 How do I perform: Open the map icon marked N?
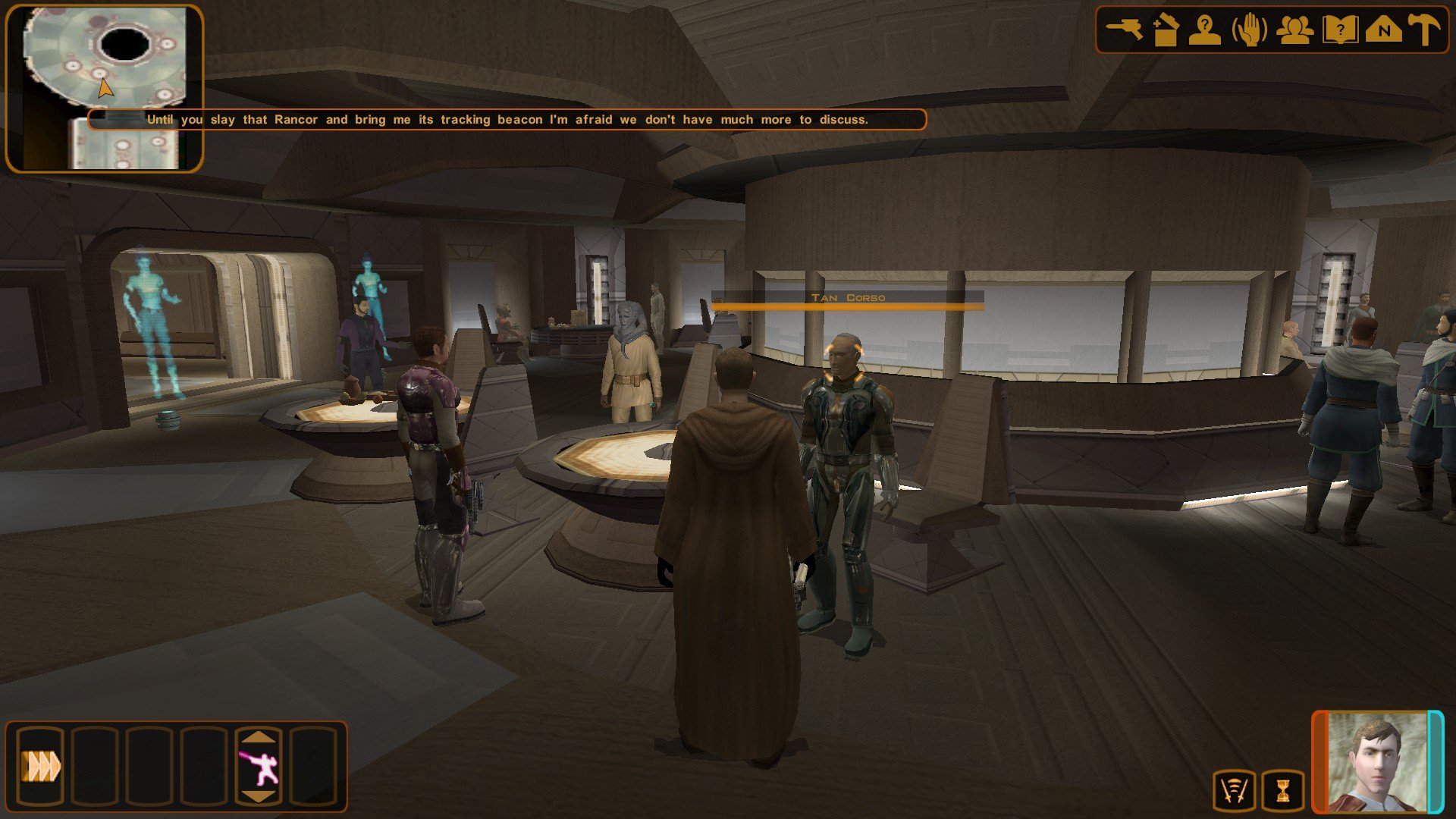(1383, 30)
